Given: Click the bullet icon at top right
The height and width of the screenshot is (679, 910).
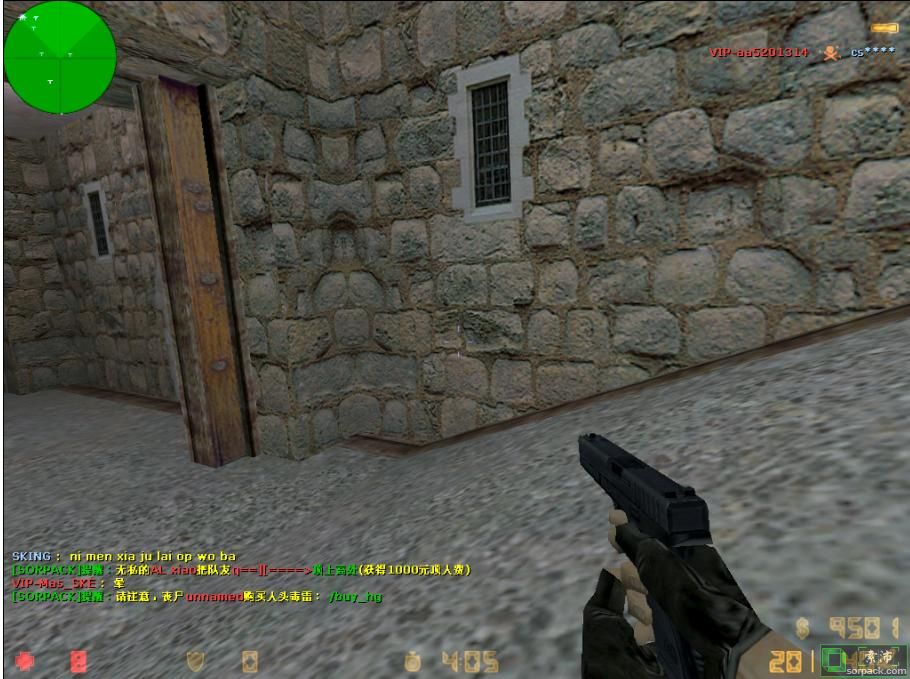Looking at the screenshot, I should pyautogui.click(x=883, y=28).
